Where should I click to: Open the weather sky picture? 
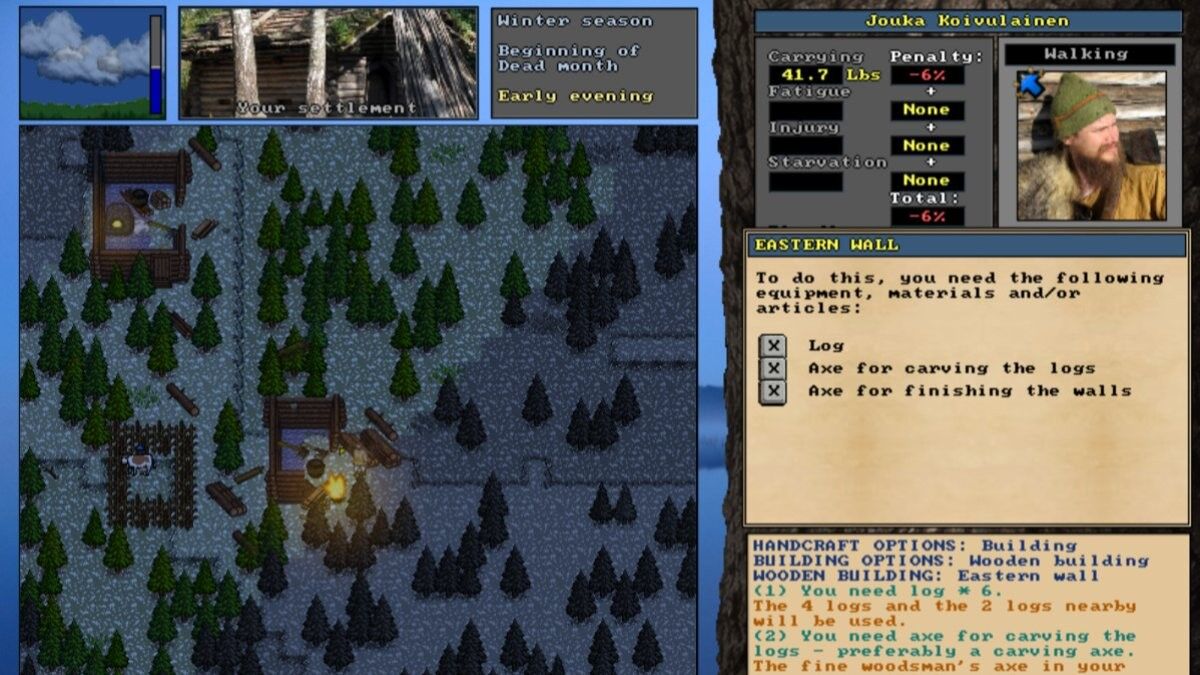pyautogui.click(x=85, y=62)
